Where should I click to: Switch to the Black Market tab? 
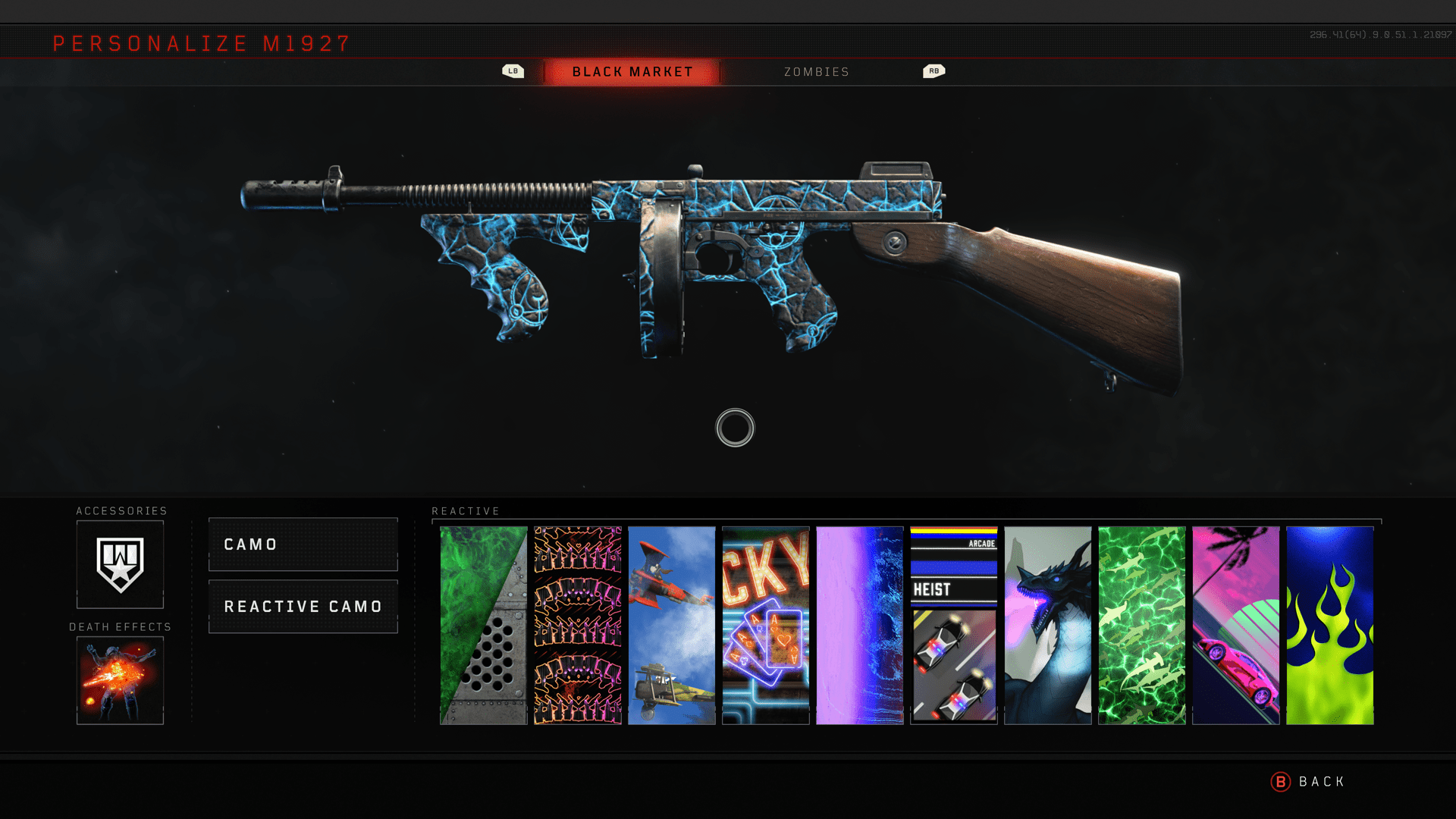(632, 72)
